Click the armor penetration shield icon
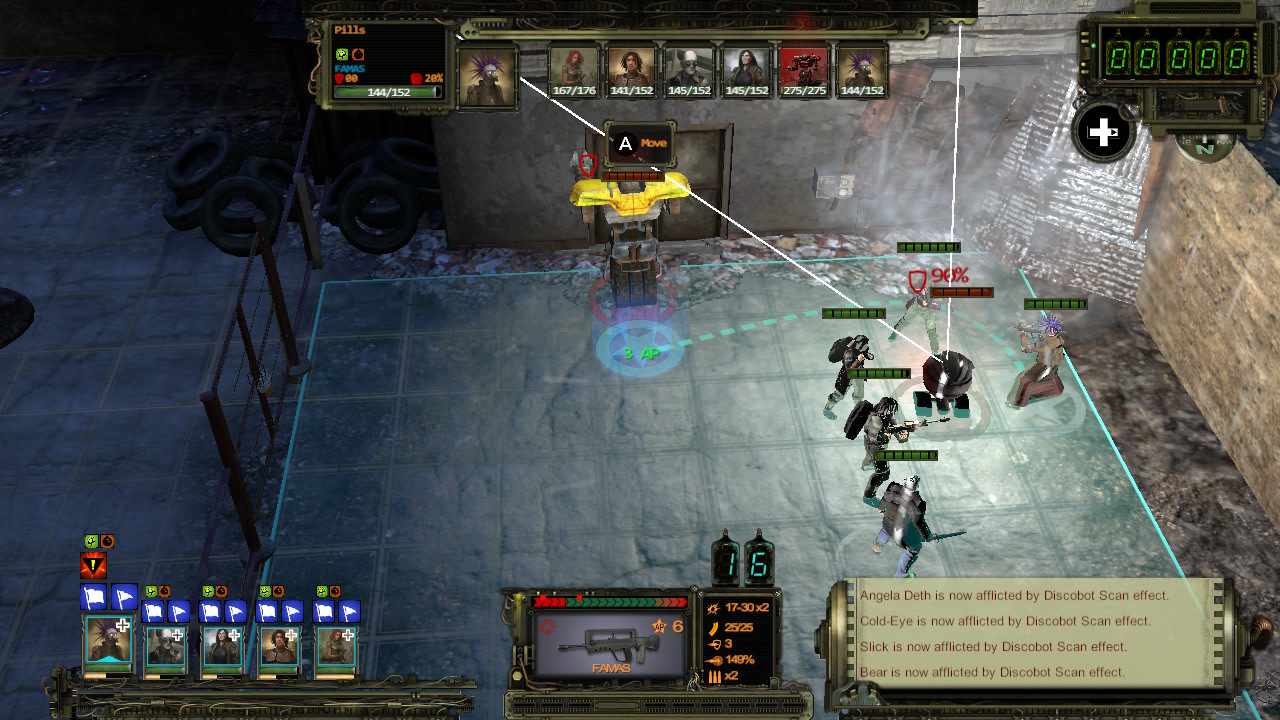Screen dimensions: 1280x720 pos(715,644)
